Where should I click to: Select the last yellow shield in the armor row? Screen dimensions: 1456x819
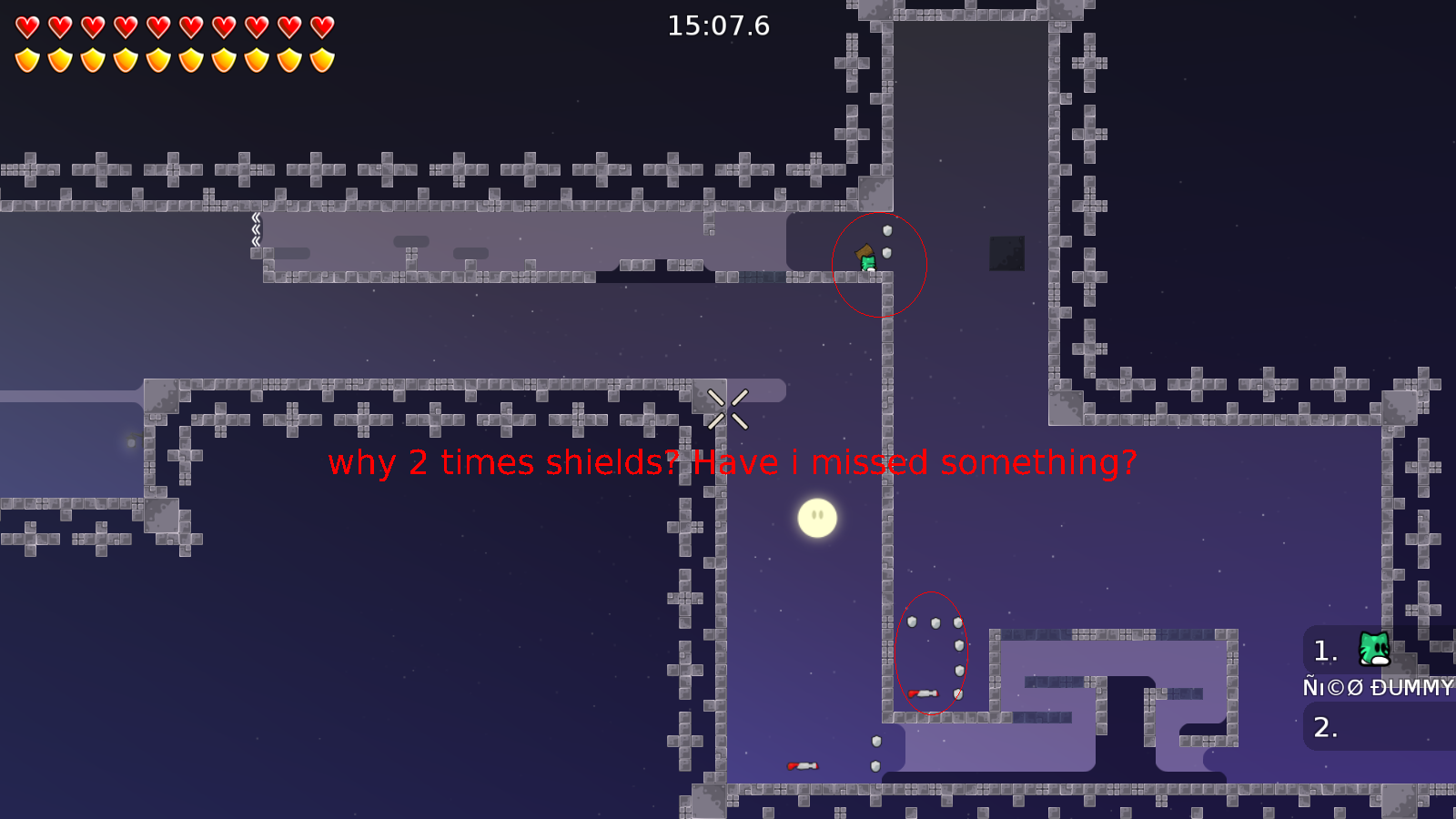click(x=320, y=61)
